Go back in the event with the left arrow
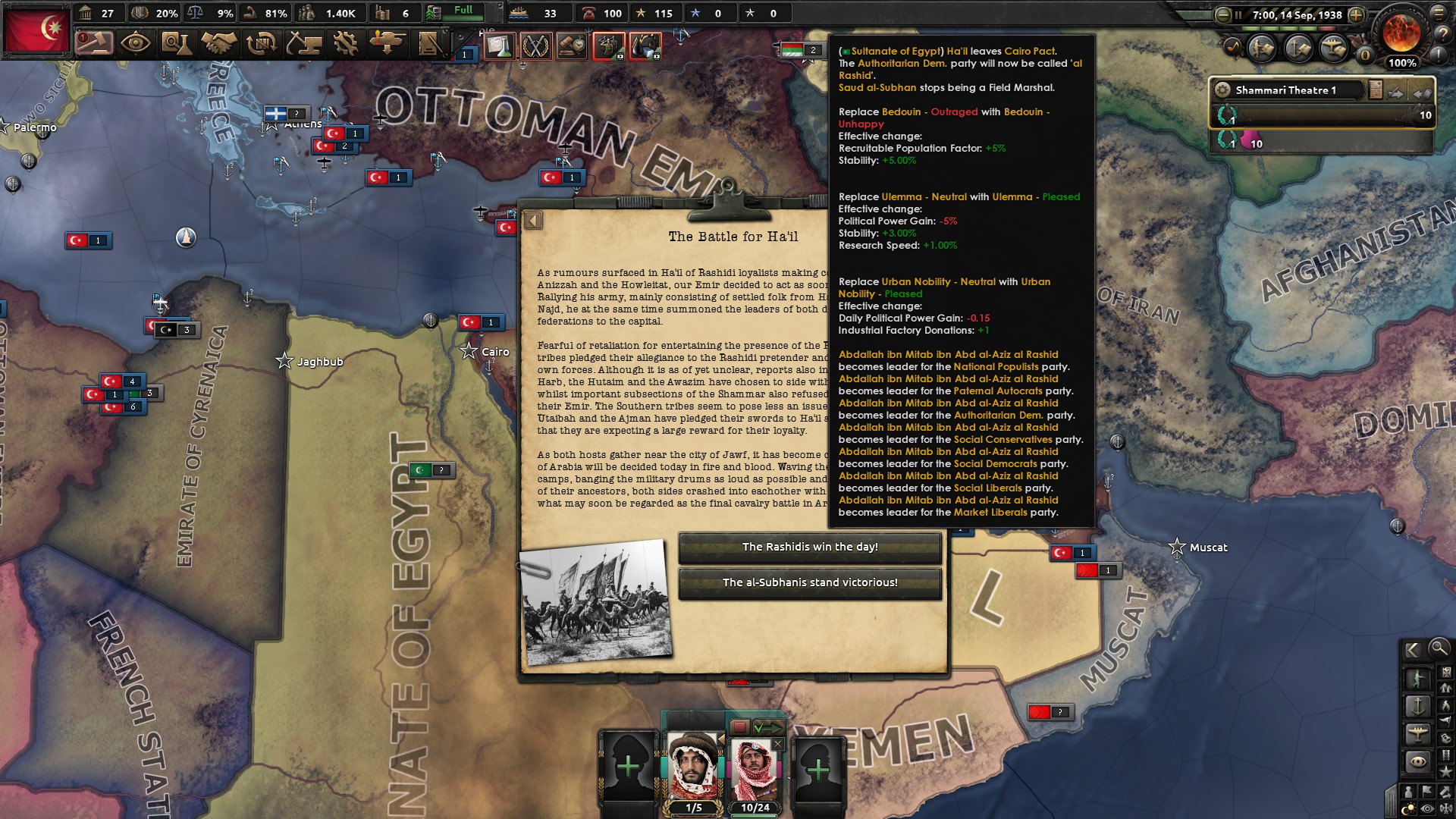 coord(535,221)
